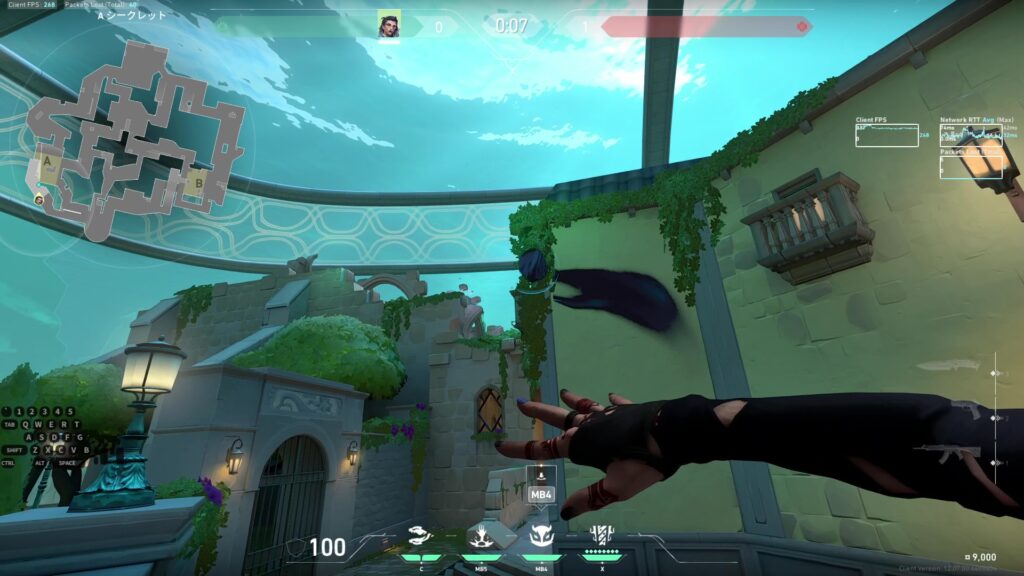Select the pistol sidearm in the weapon list
The width and height of the screenshot is (1024, 576).
pos(964,410)
